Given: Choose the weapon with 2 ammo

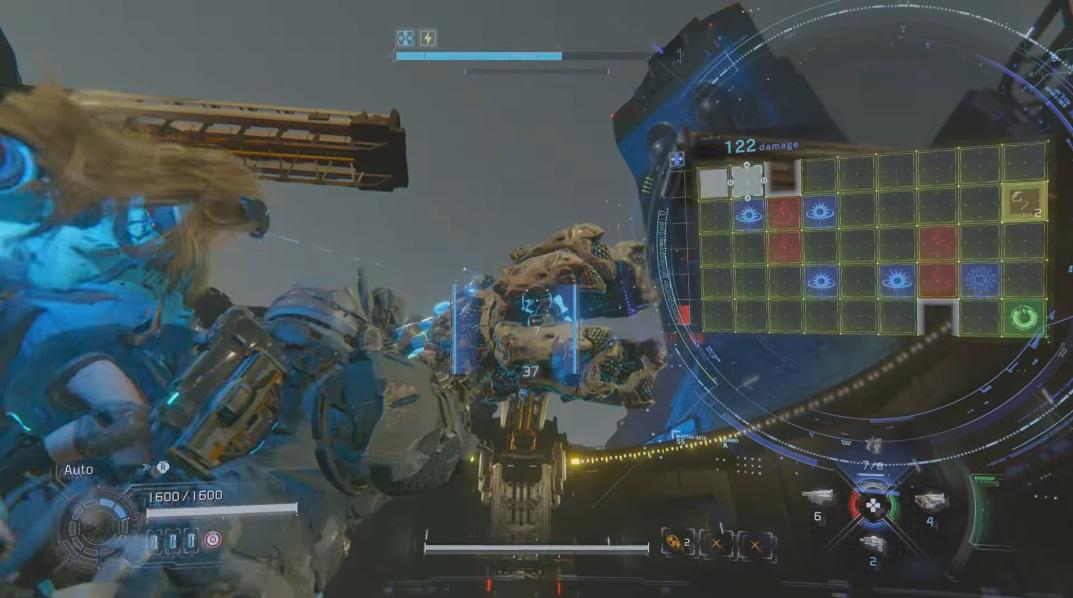Looking at the screenshot, I should (x=873, y=544).
